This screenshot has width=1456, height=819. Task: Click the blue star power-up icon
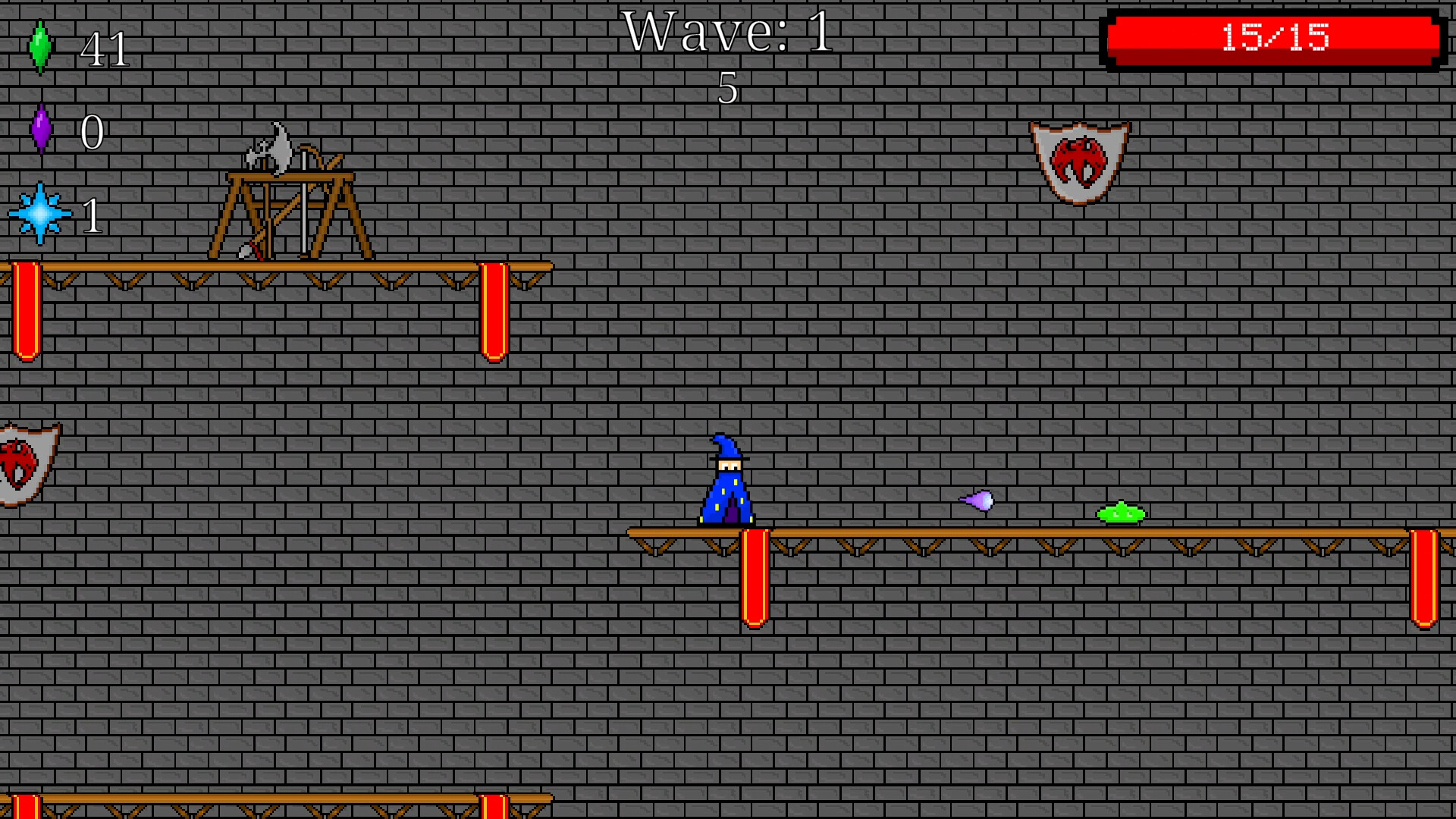pyautogui.click(x=42, y=214)
